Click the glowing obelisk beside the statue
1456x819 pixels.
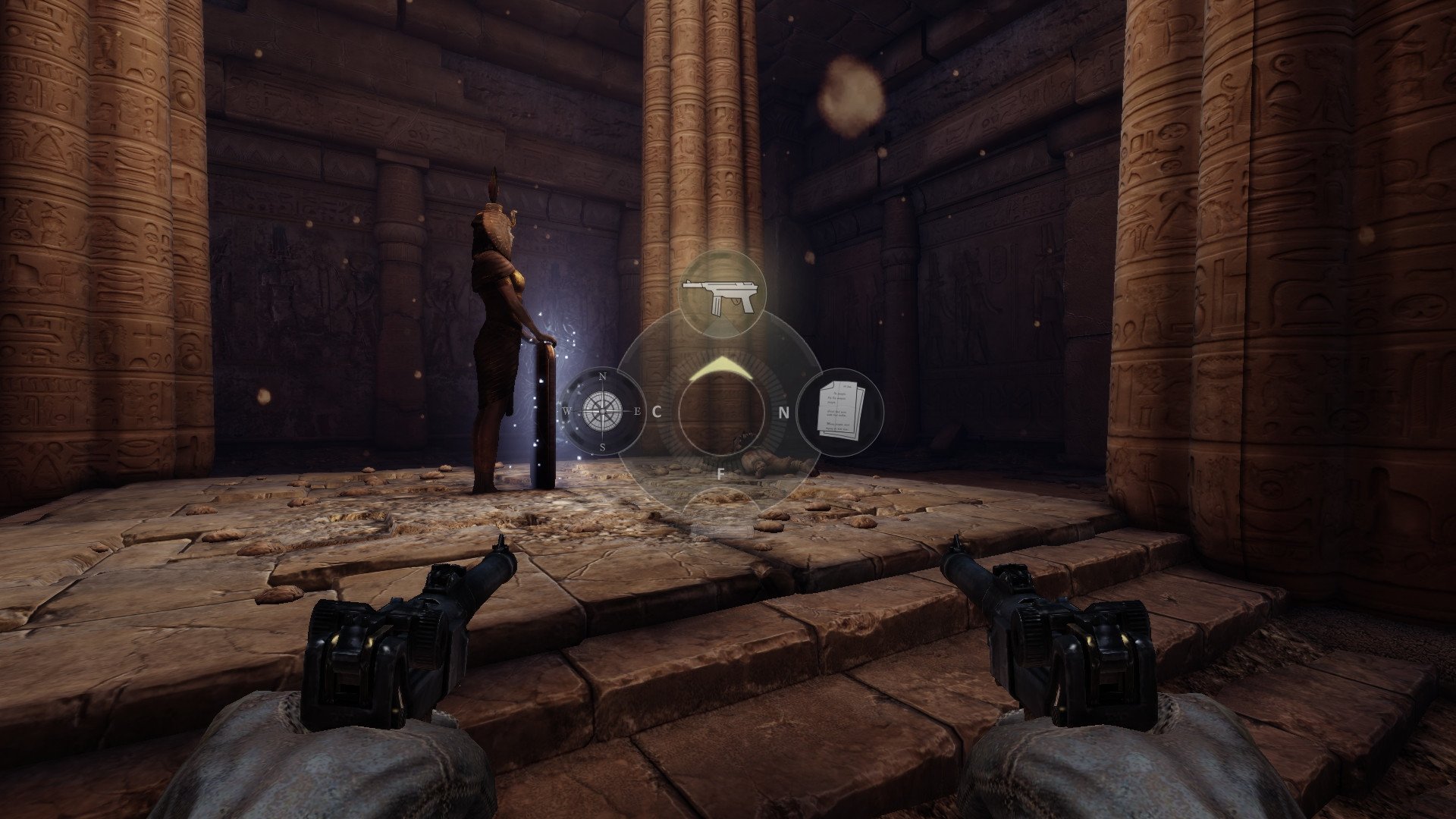tap(544, 413)
